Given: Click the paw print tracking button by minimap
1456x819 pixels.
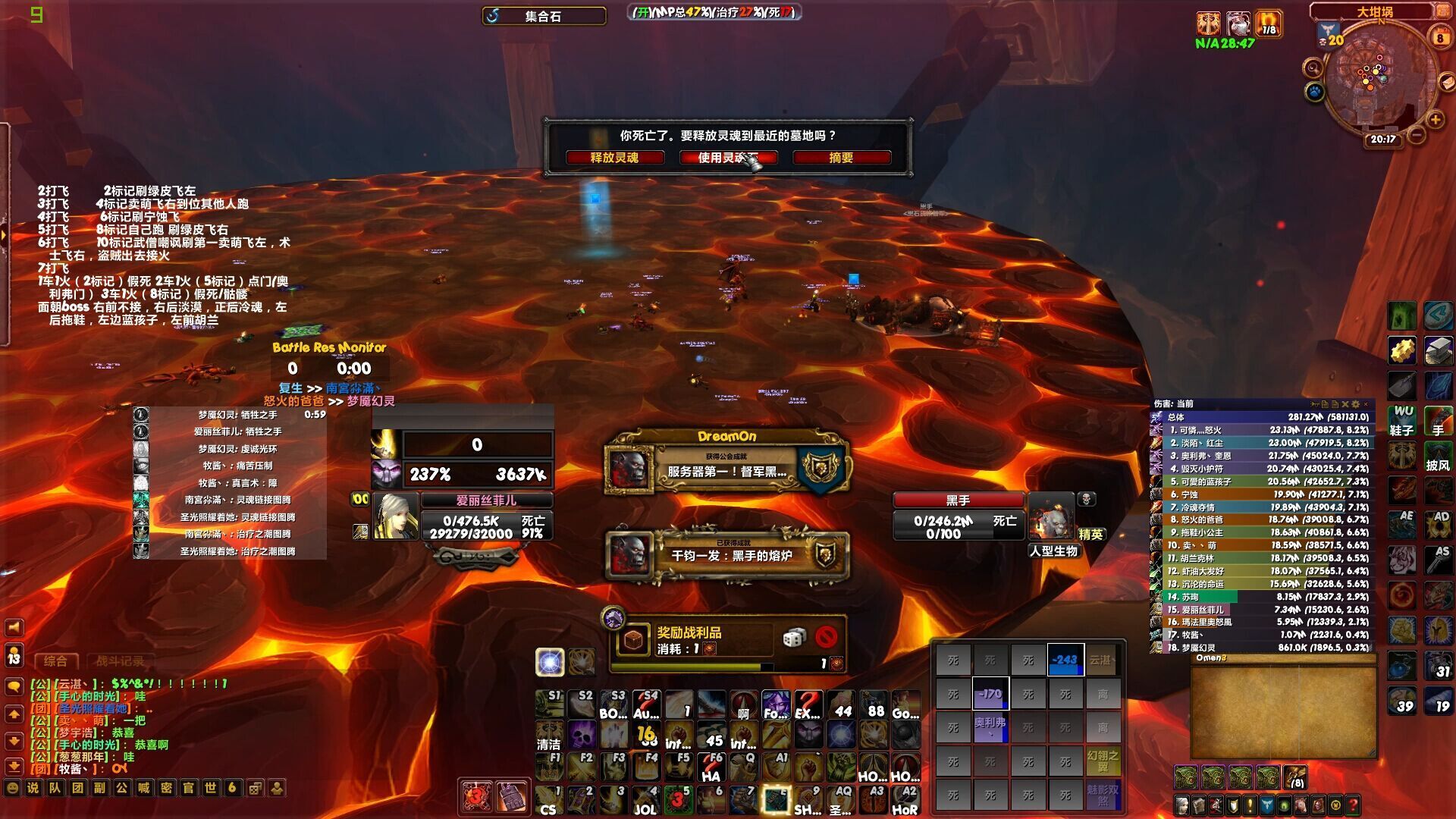Looking at the screenshot, I should (1314, 93).
